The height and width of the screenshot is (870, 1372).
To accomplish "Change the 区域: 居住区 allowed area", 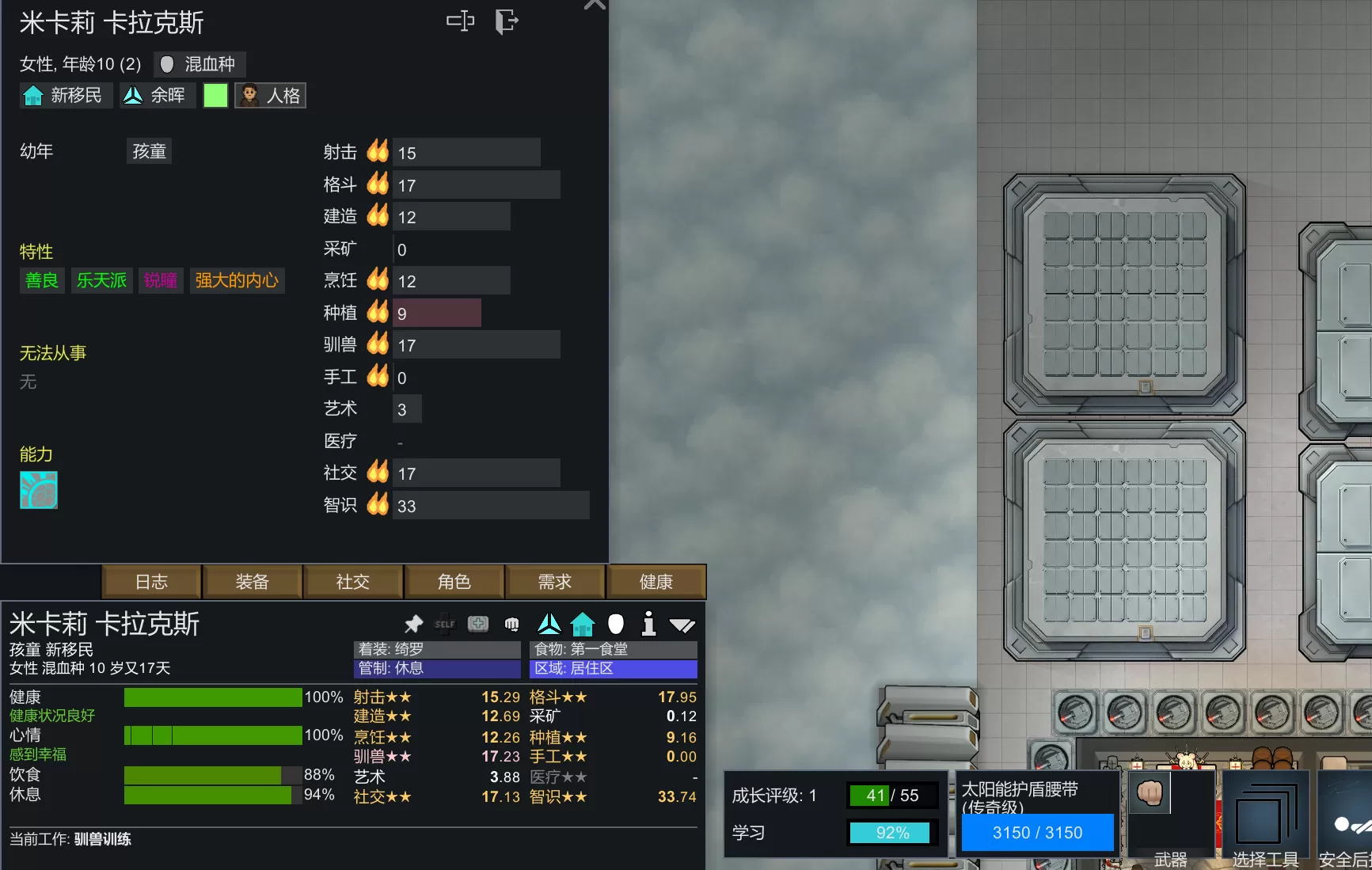I will point(613,669).
